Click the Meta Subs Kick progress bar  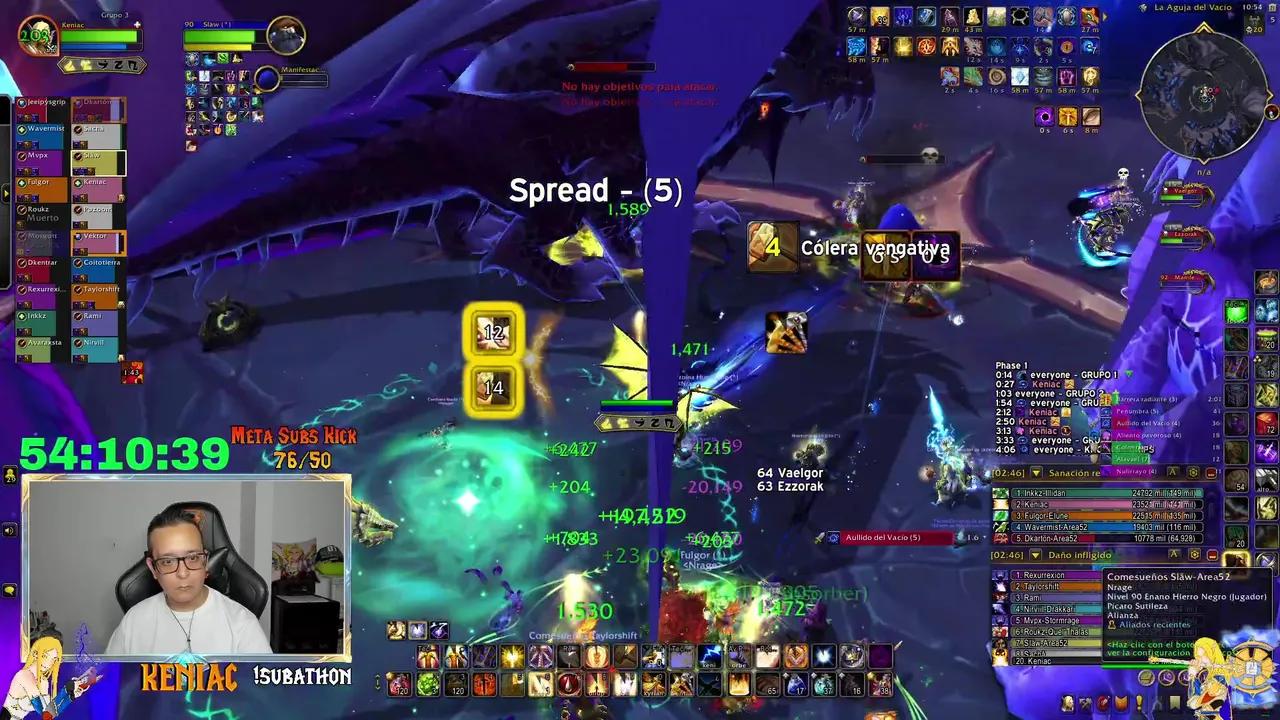(x=295, y=449)
